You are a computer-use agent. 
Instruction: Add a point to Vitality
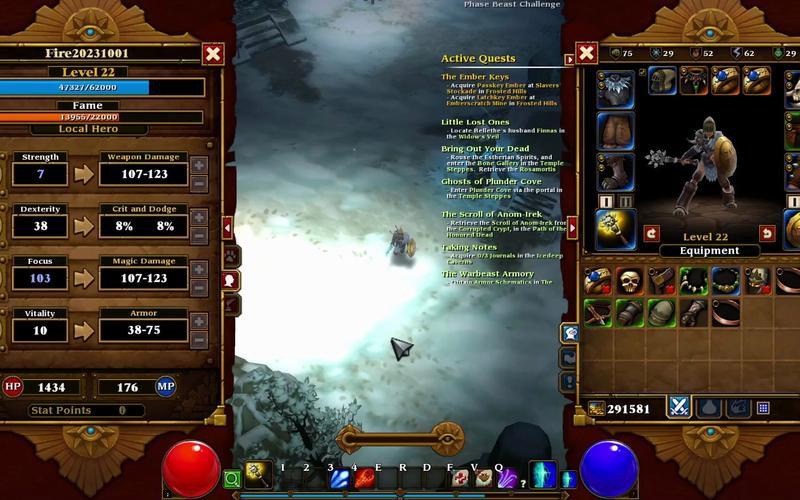pyautogui.click(x=199, y=322)
